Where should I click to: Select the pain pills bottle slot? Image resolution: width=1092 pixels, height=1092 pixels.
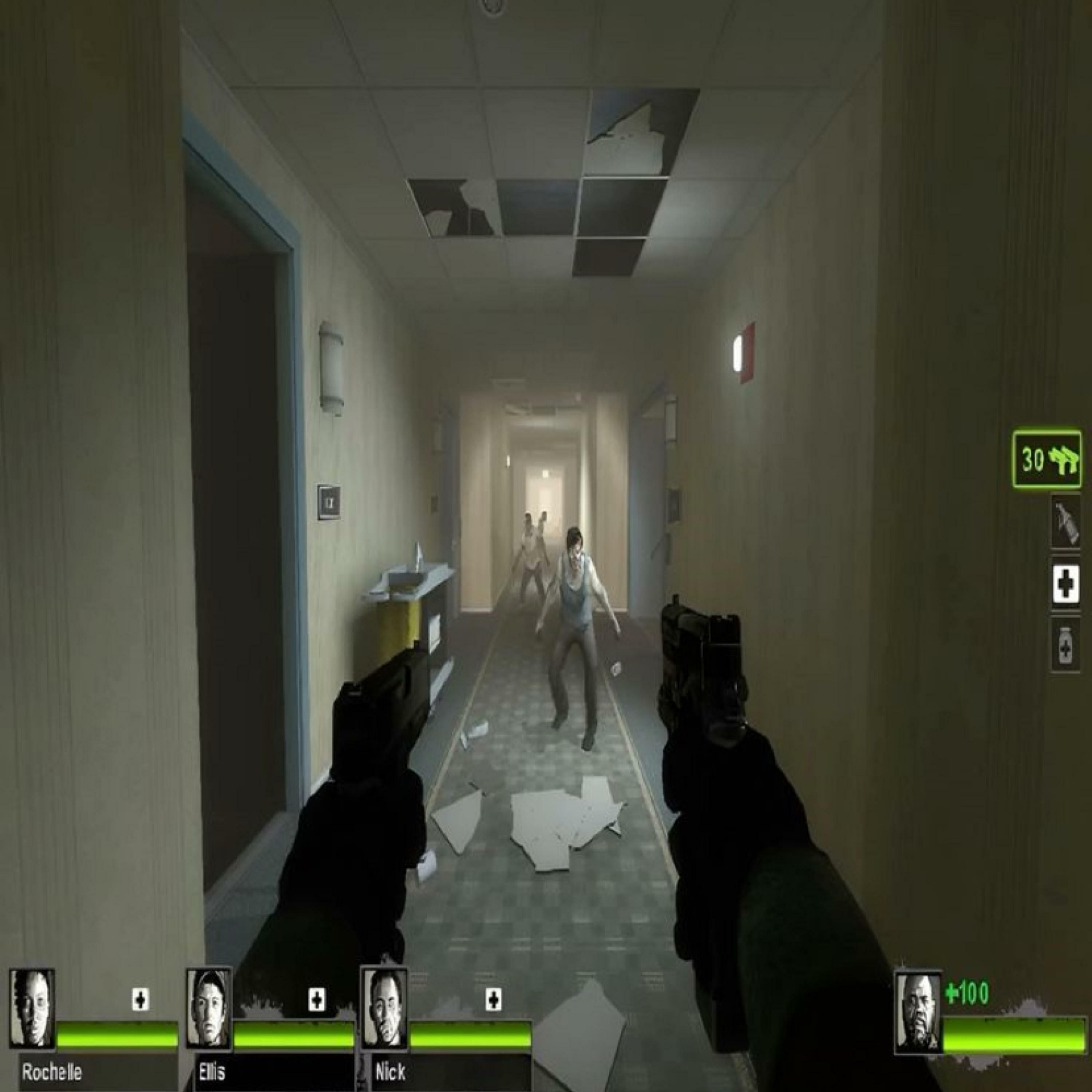[x=1065, y=645]
